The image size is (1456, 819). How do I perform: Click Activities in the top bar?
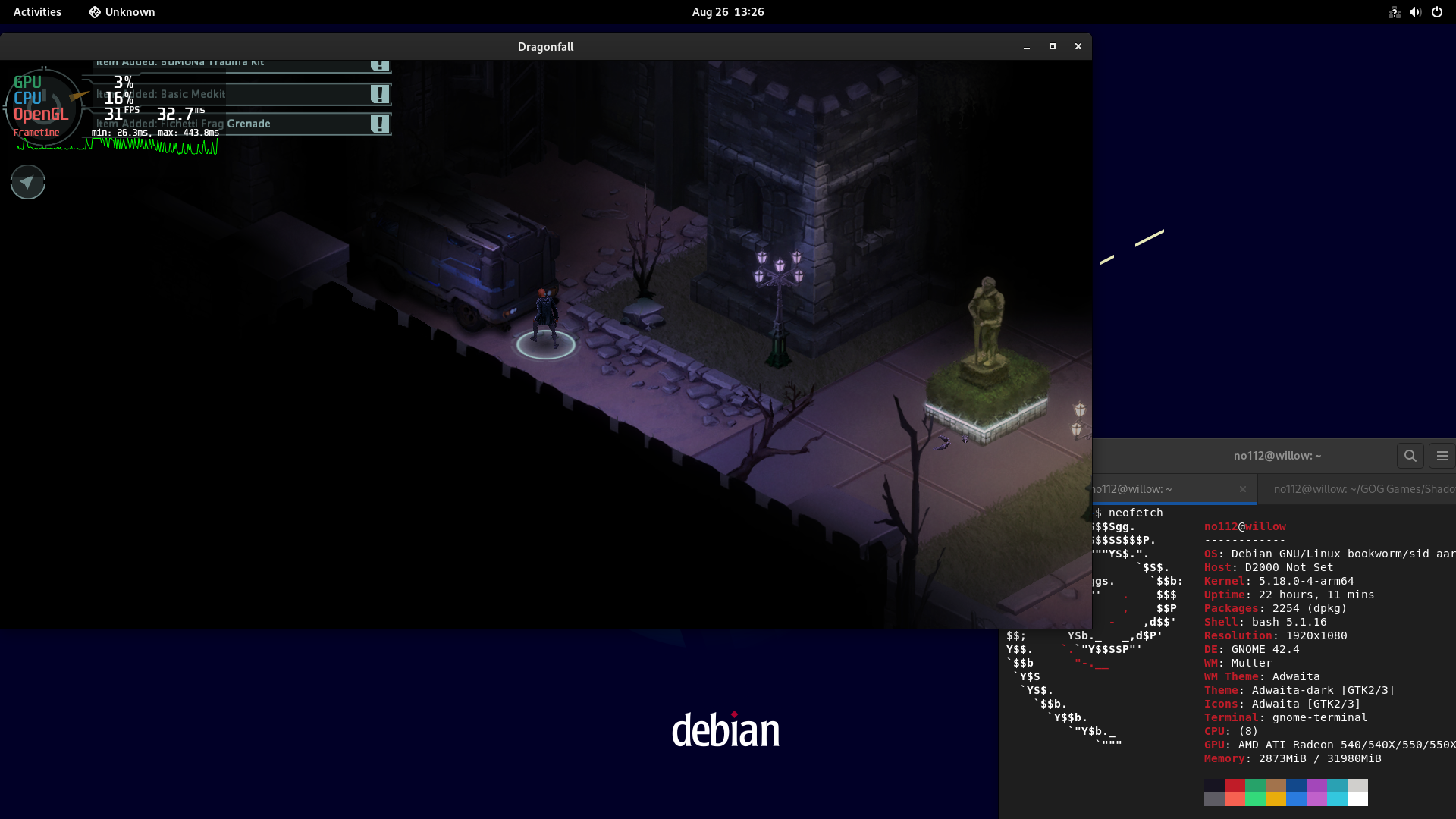(36, 12)
